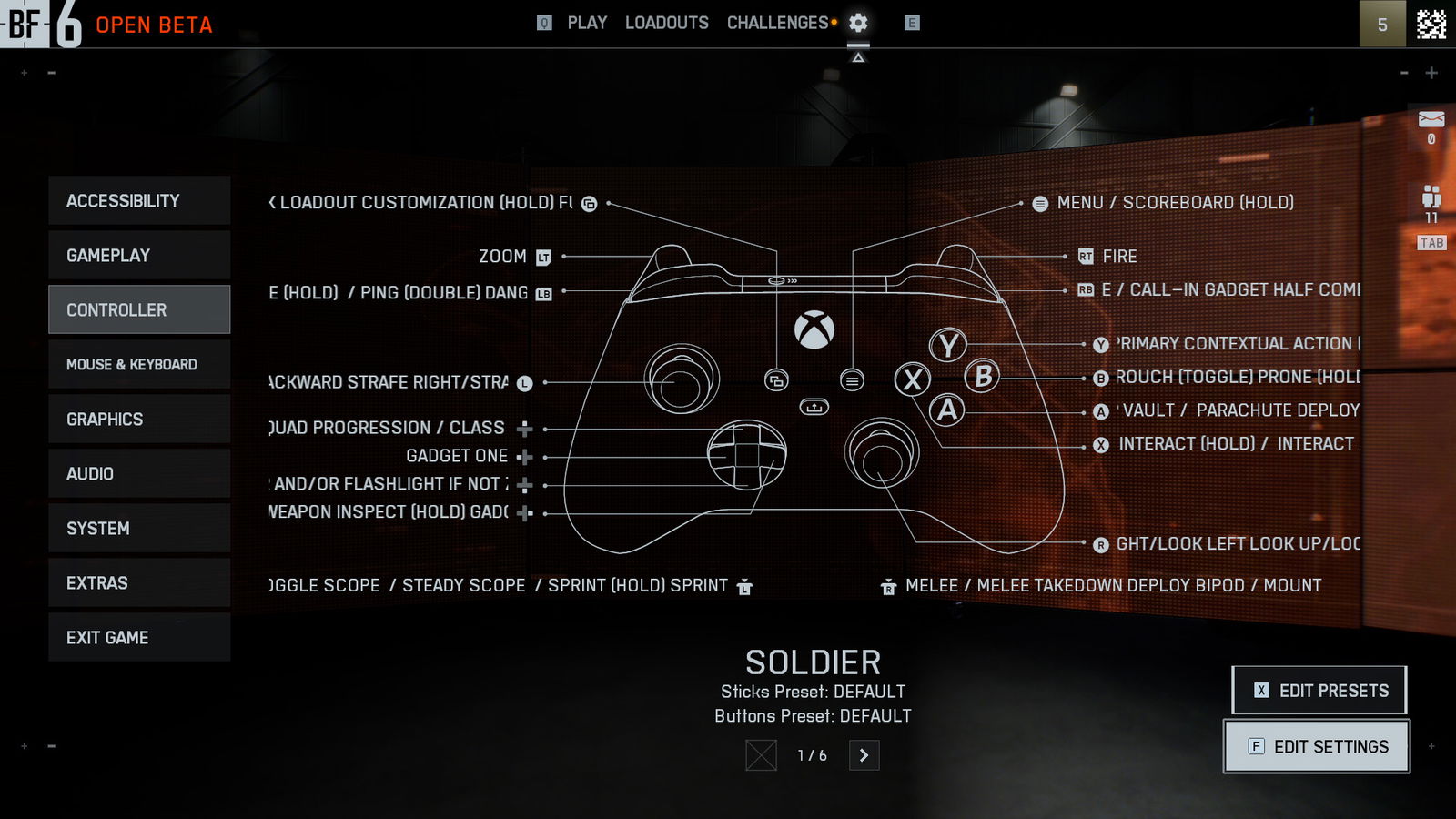This screenshot has height=819, width=1456.
Task: Open the LOADOUTS menu
Action: point(667,24)
